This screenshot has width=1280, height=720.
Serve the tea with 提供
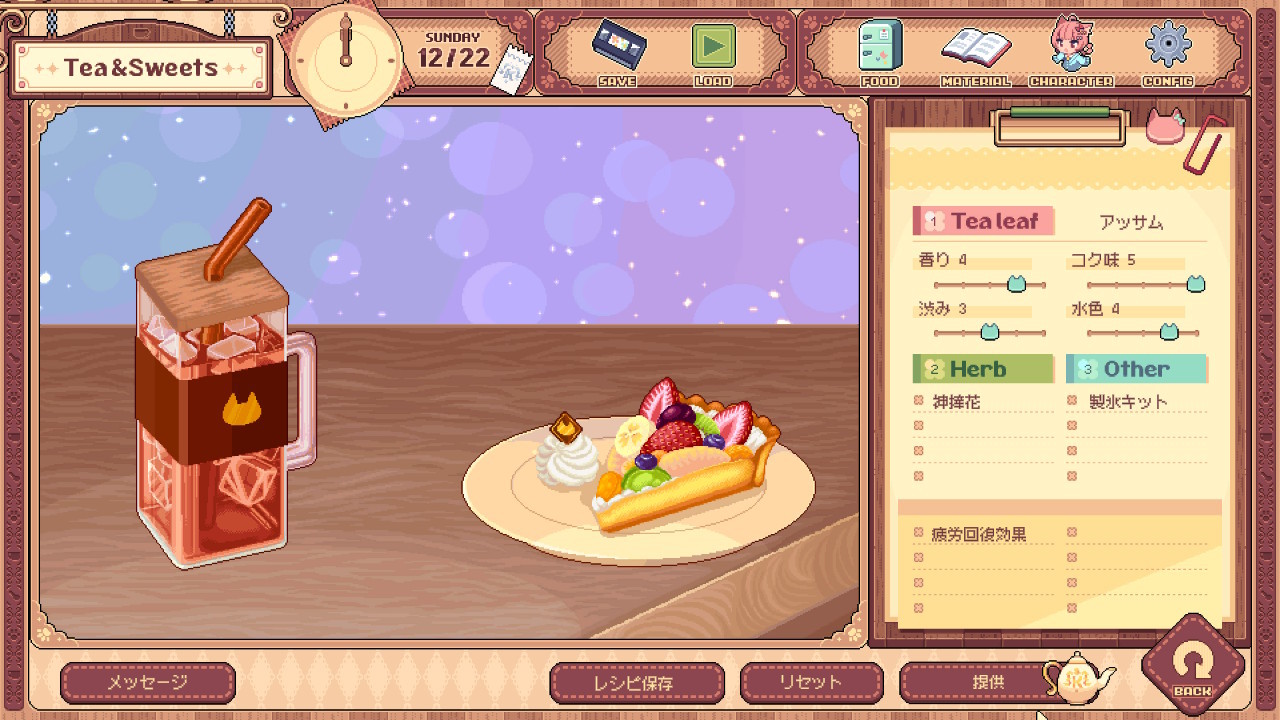[x=987, y=683]
